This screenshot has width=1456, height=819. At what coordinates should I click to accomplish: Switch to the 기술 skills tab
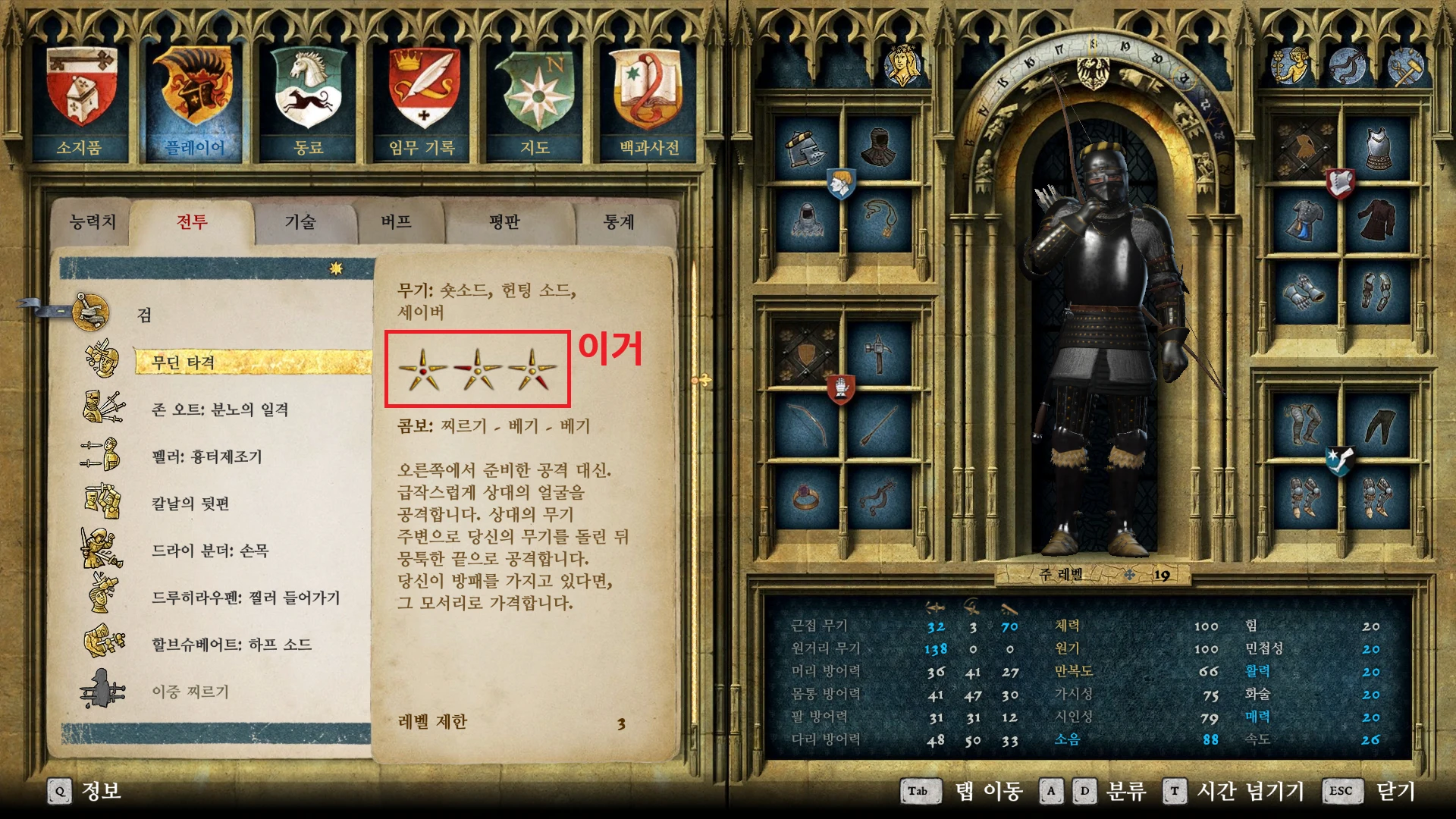click(x=300, y=221)
